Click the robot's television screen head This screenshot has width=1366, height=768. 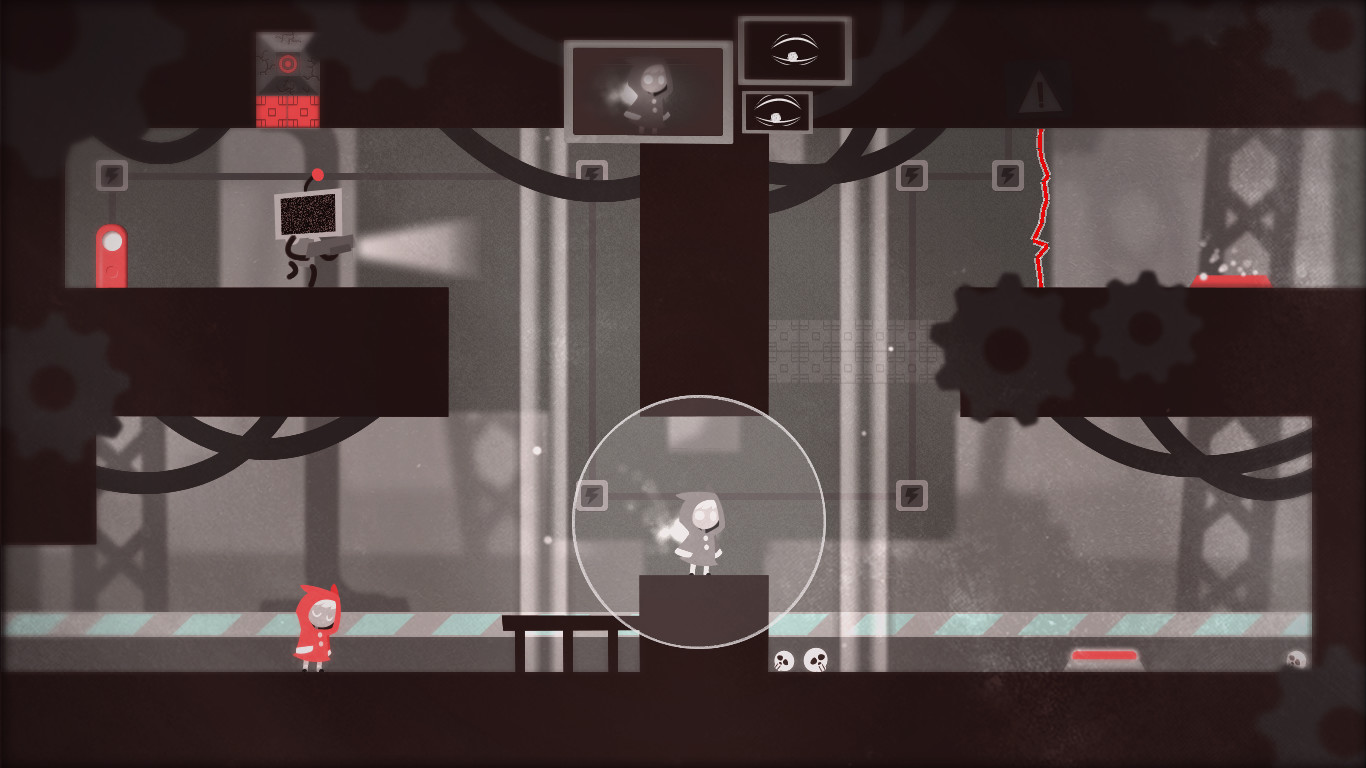(x=306, y=215)
